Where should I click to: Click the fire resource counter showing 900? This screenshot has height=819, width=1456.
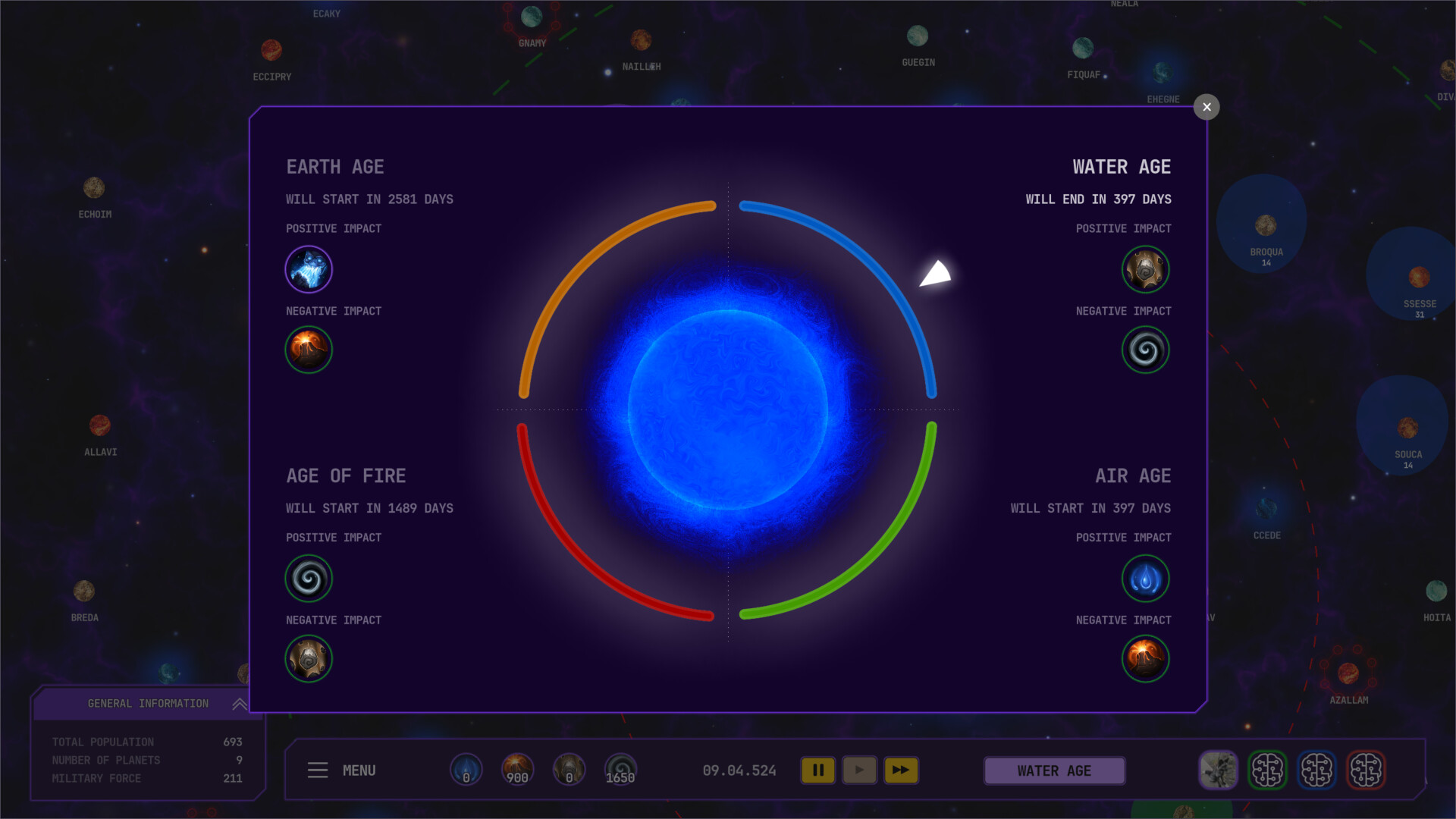click(516, 770)
